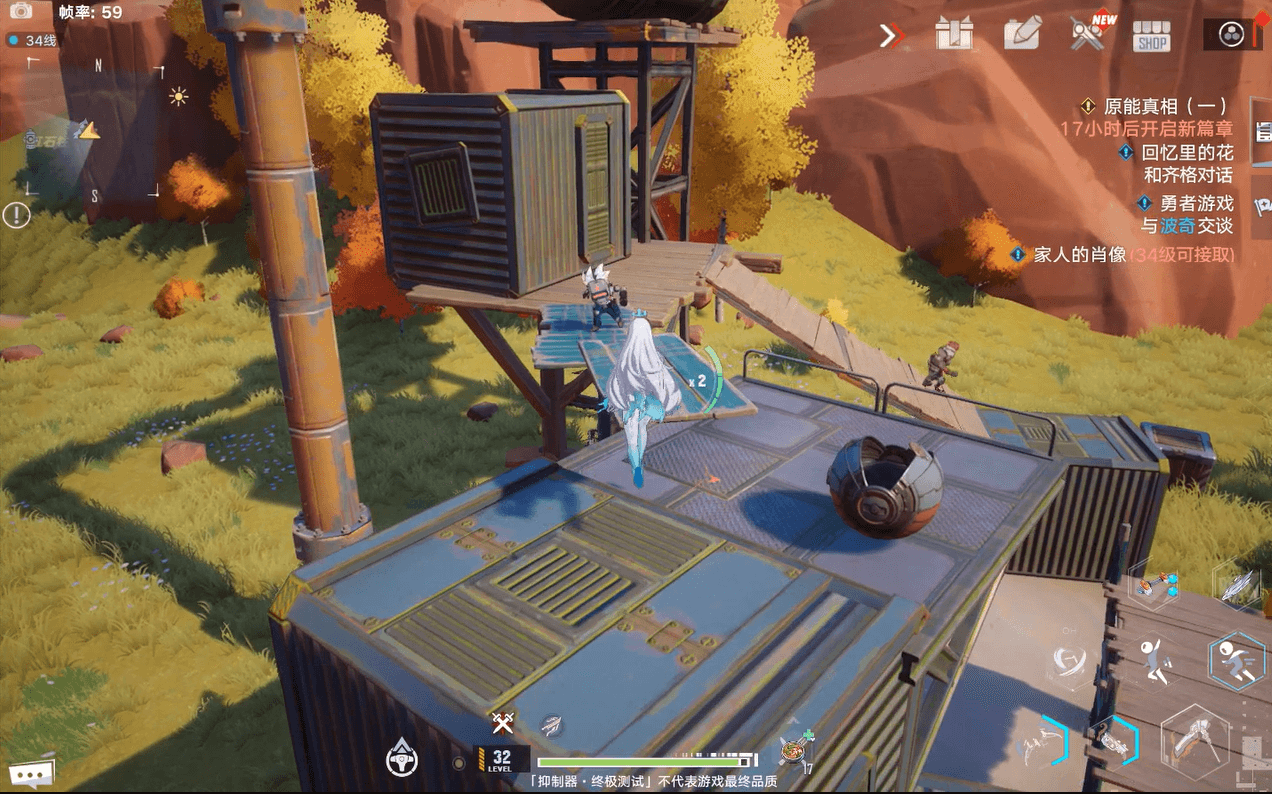
Task: Open the three-circle menu at the top corner
Action: 1230,35
